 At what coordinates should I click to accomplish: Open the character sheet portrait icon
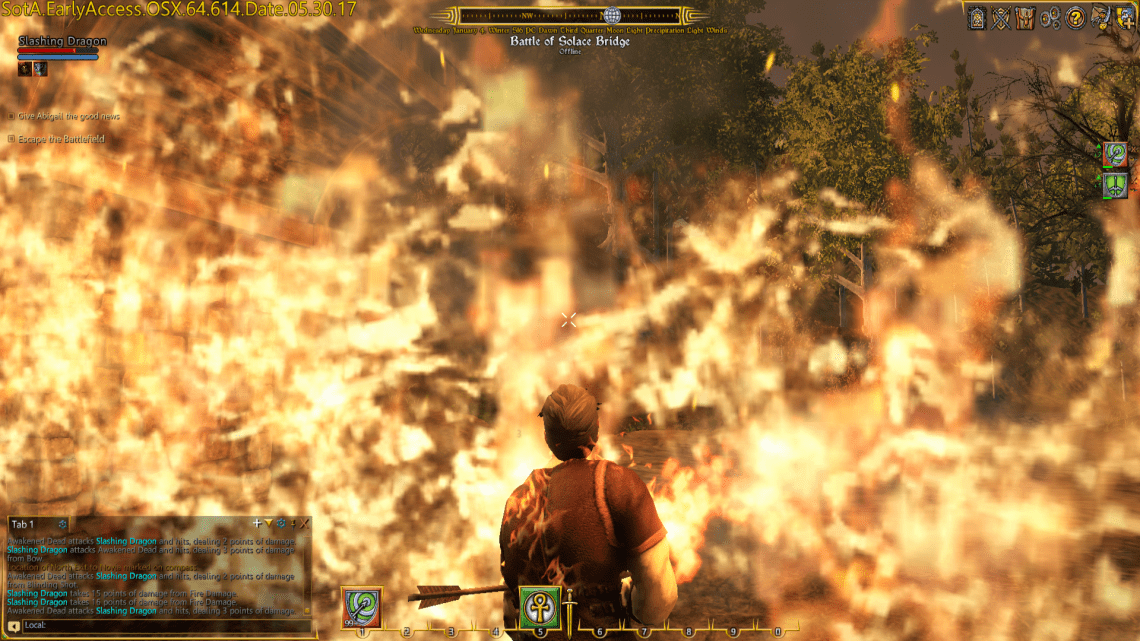976,17
